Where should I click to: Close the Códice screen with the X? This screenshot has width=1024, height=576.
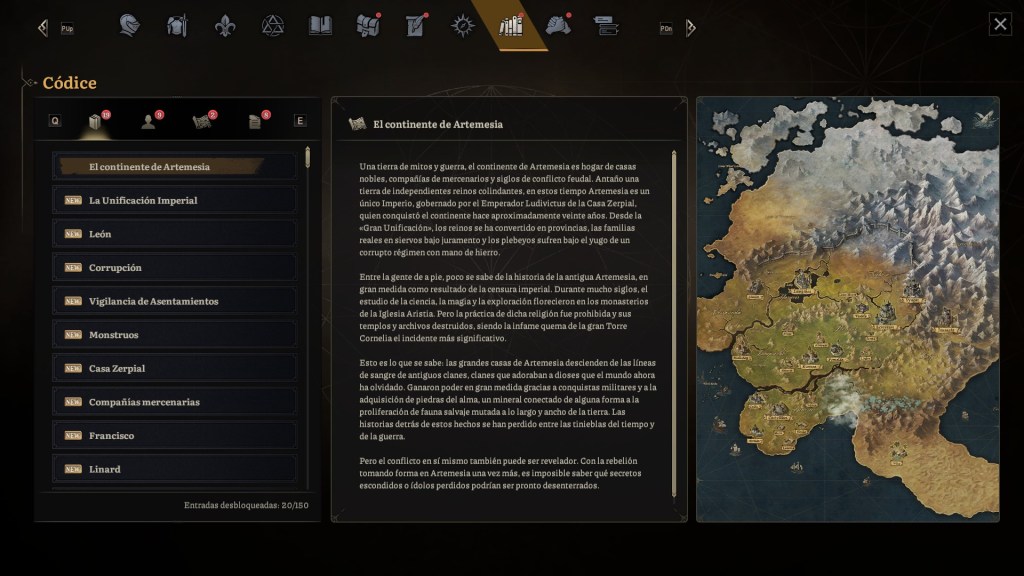tap(1000, 24)
